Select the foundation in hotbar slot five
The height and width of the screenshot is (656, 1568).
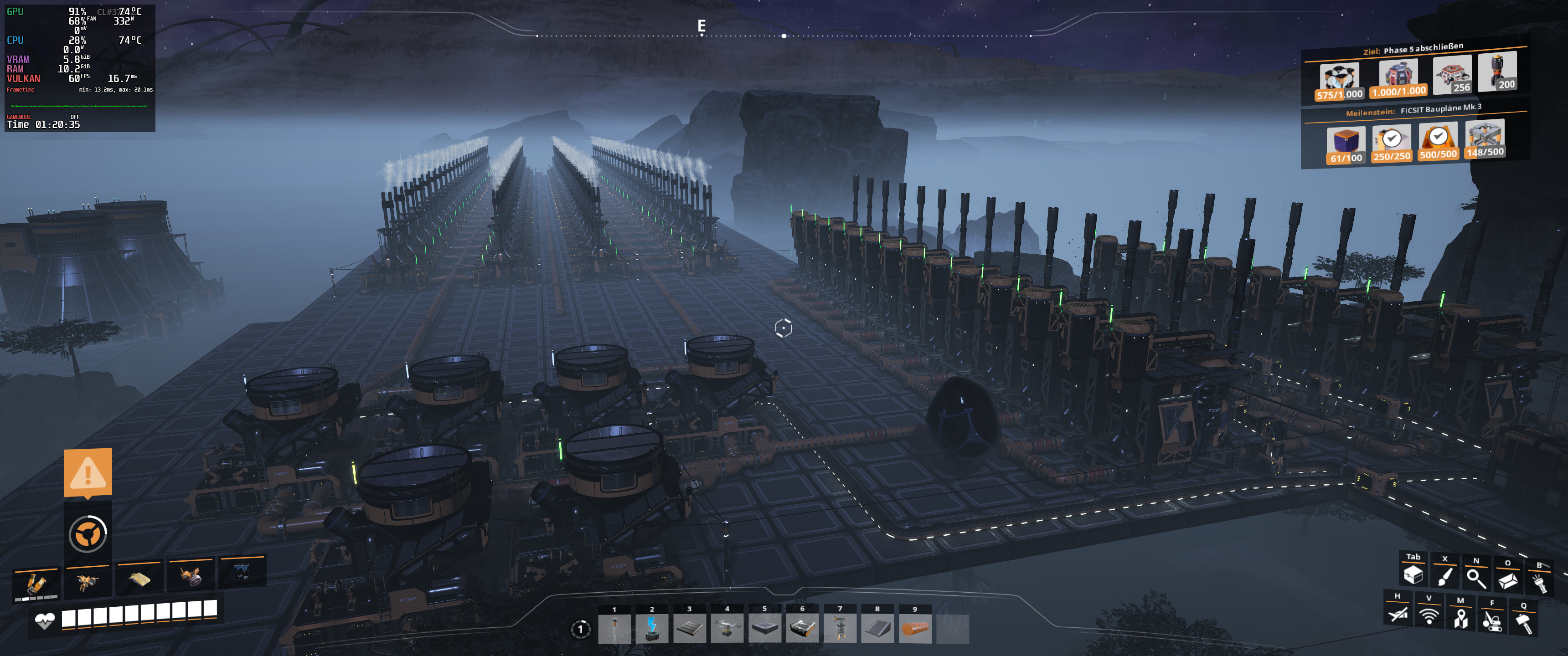point(764,628)
